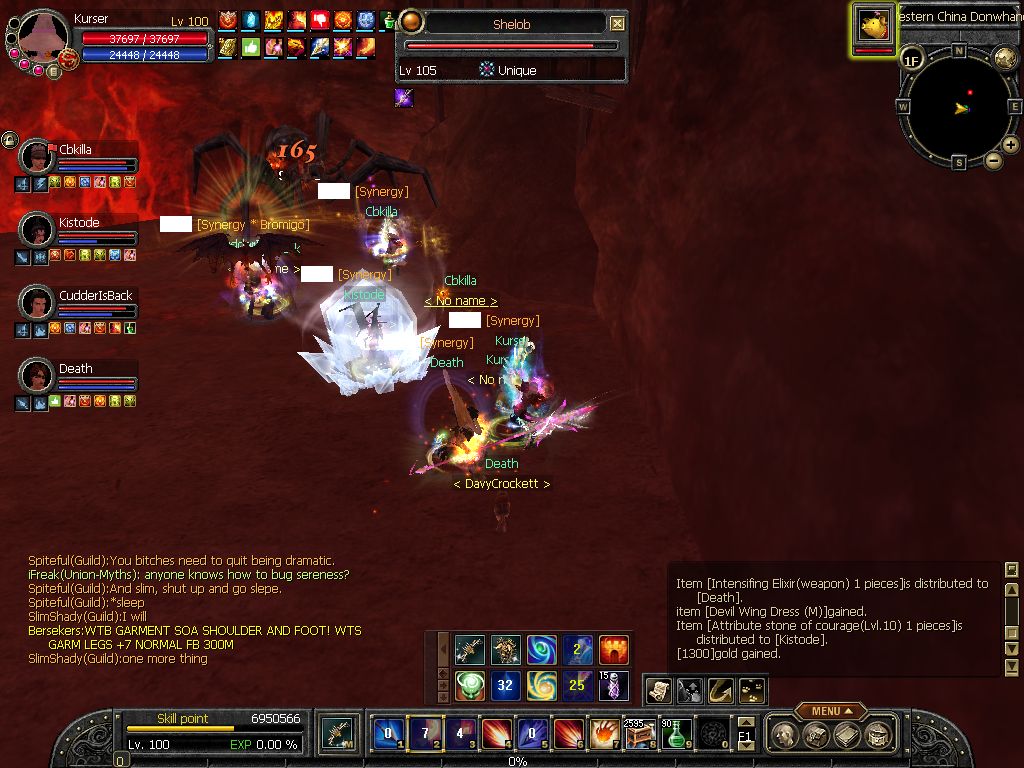Click the 1F floor indicator button
The height and width of the screenshot is (768, 1024).
911,59
